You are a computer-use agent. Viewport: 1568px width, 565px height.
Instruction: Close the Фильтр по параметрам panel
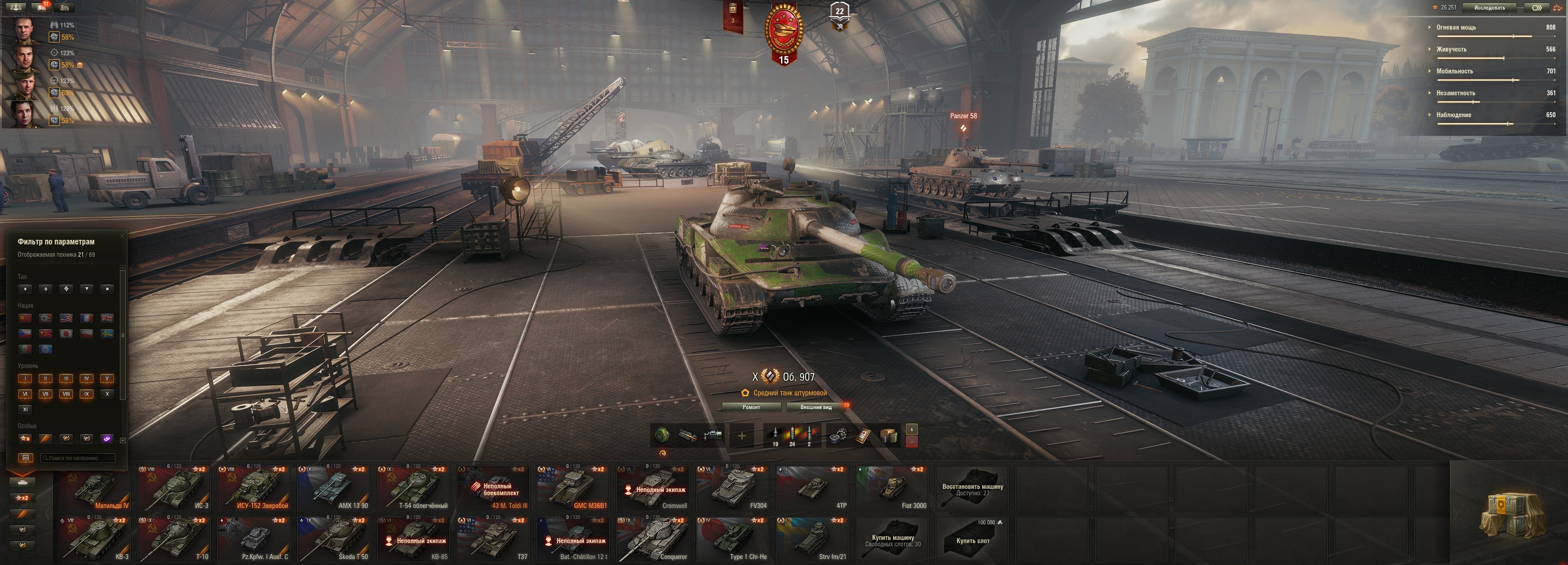(122, 236)
